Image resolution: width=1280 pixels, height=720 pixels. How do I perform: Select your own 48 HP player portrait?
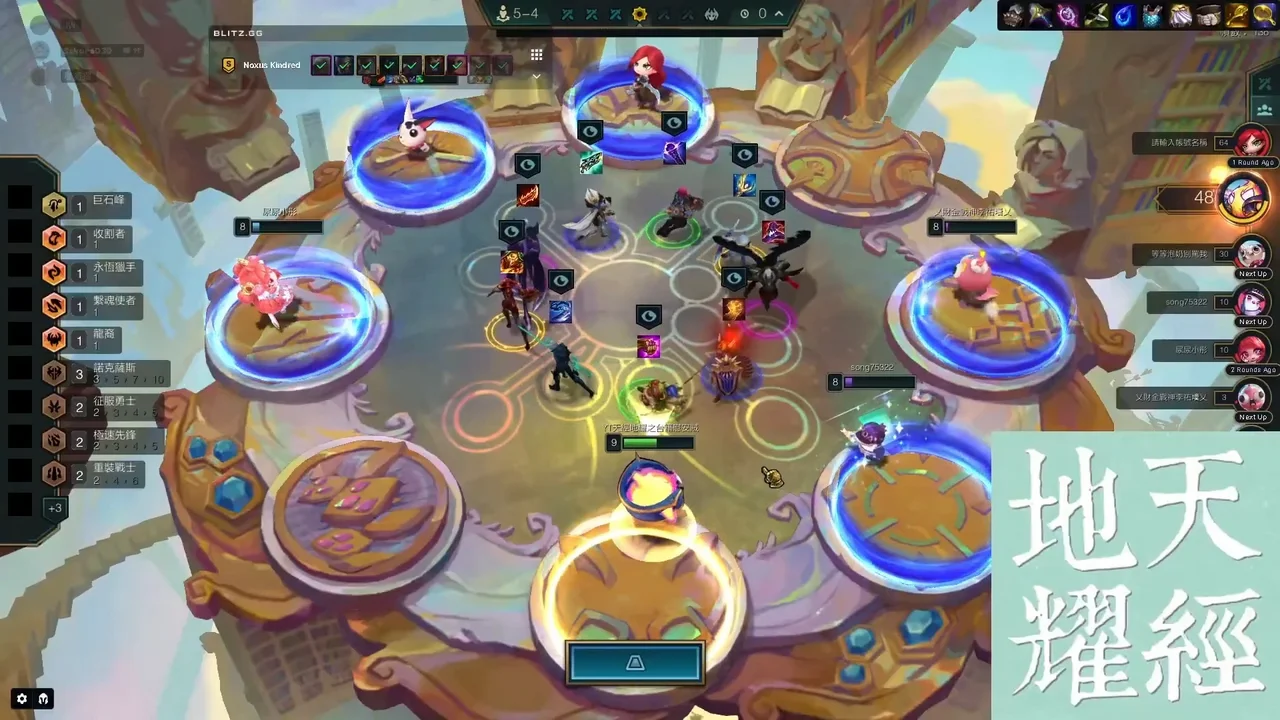coord(1243,197)
